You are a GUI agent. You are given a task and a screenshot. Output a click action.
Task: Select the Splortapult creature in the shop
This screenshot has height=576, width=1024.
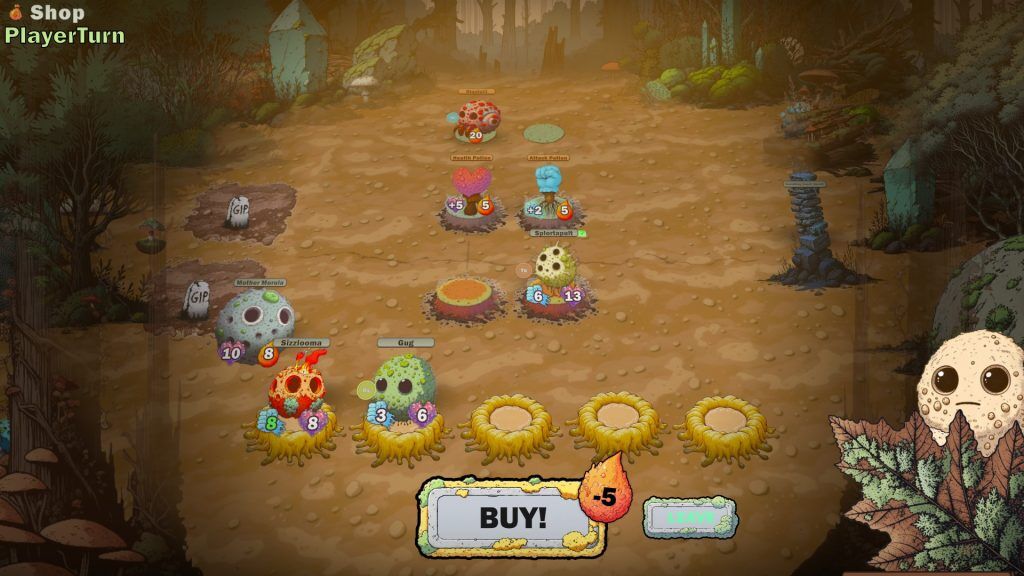(x=555, y=270)
